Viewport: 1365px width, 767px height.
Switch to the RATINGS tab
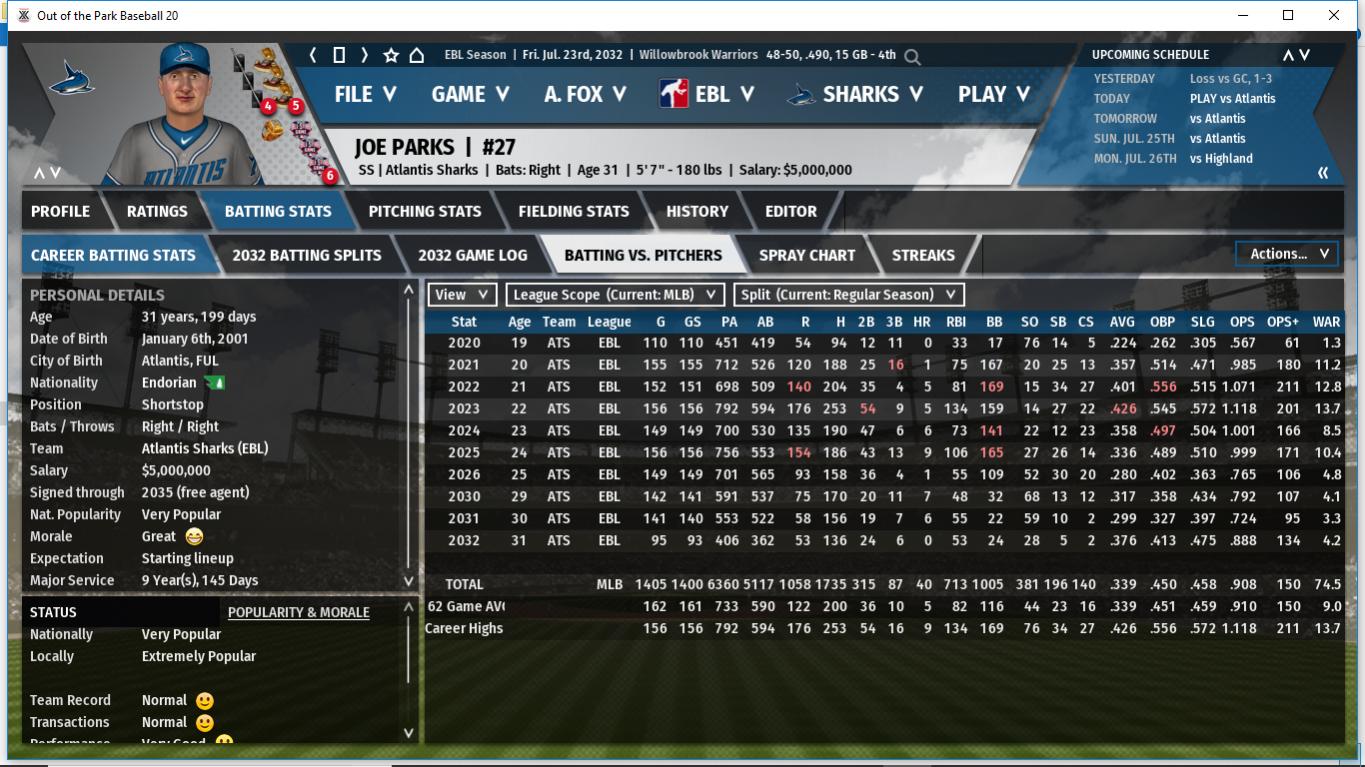point(157,211)
